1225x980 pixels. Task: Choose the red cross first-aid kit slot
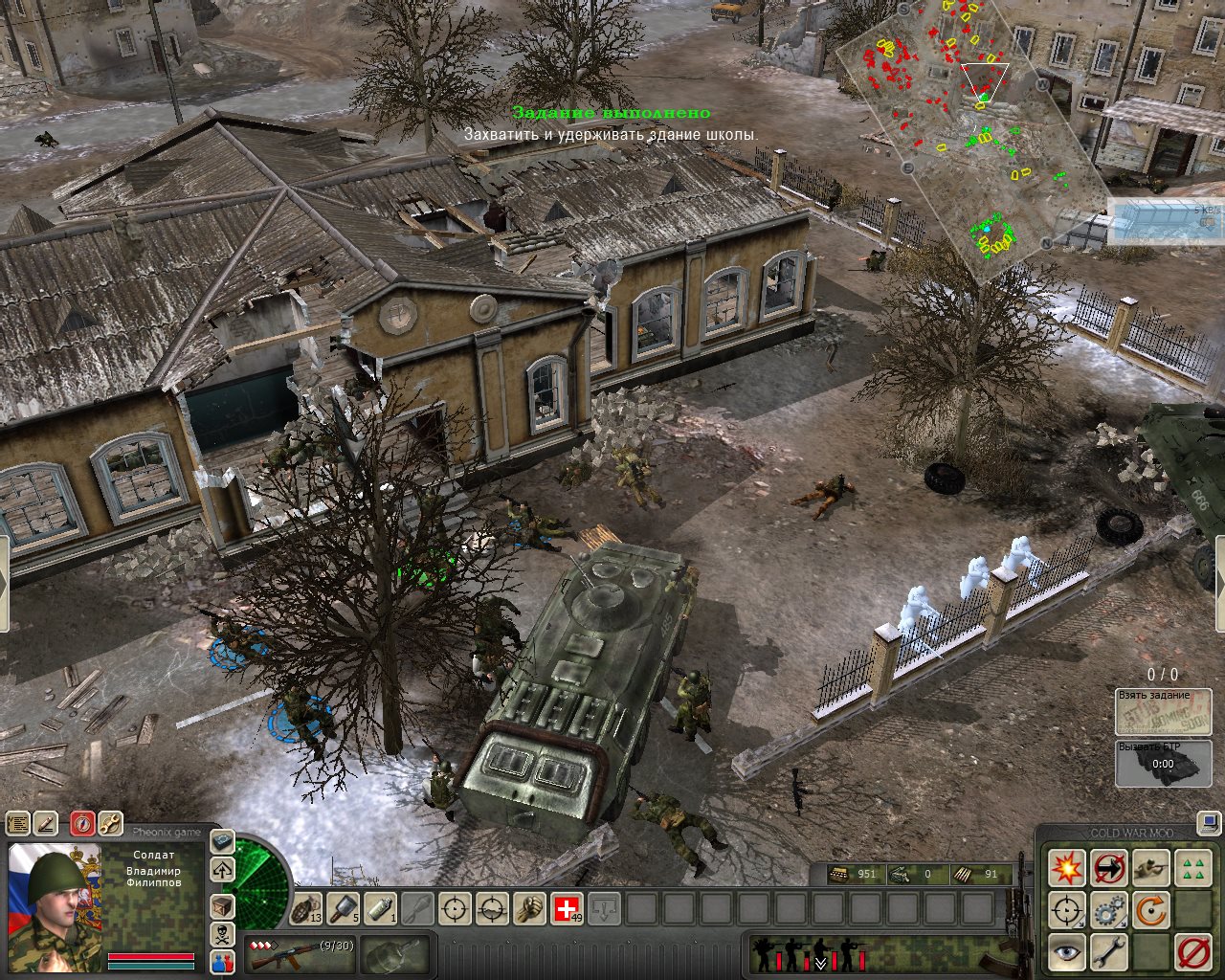pyautogui.click(x=568, y=907)
